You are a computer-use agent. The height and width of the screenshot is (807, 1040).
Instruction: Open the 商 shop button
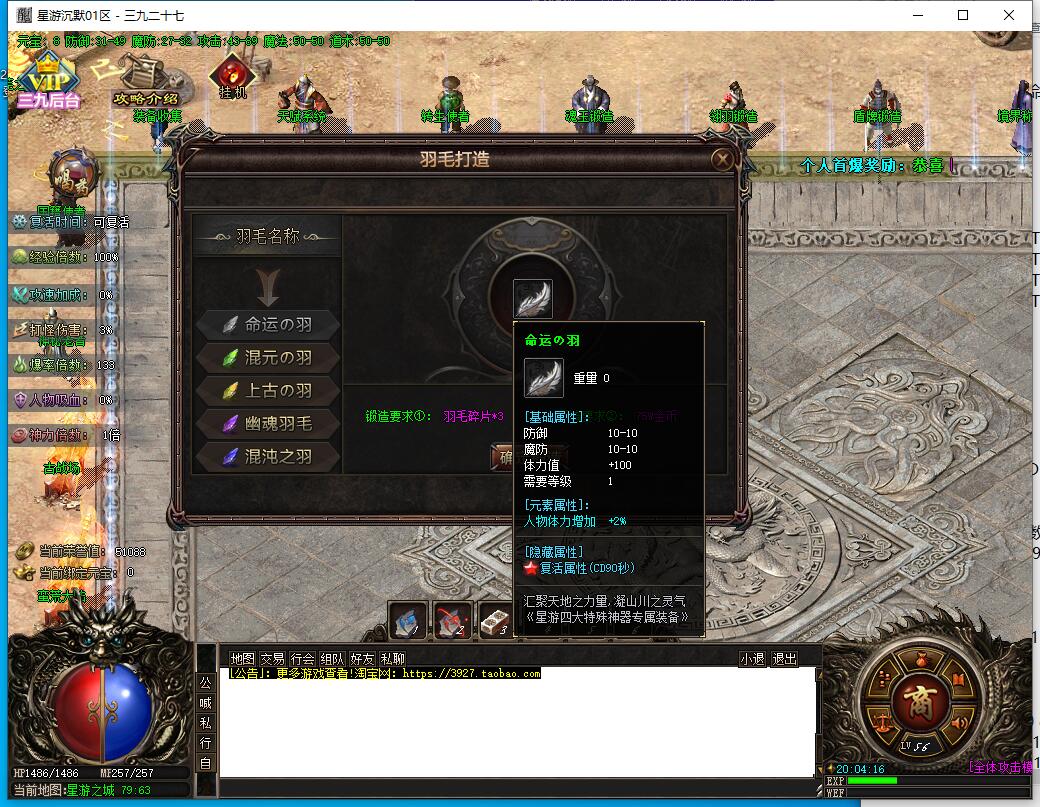(x=918, y=696)
